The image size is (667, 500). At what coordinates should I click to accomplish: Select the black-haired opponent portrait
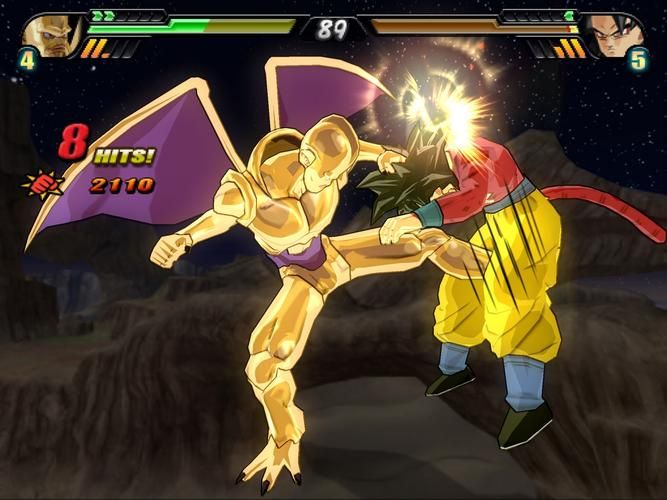click(x=613, y=34)
